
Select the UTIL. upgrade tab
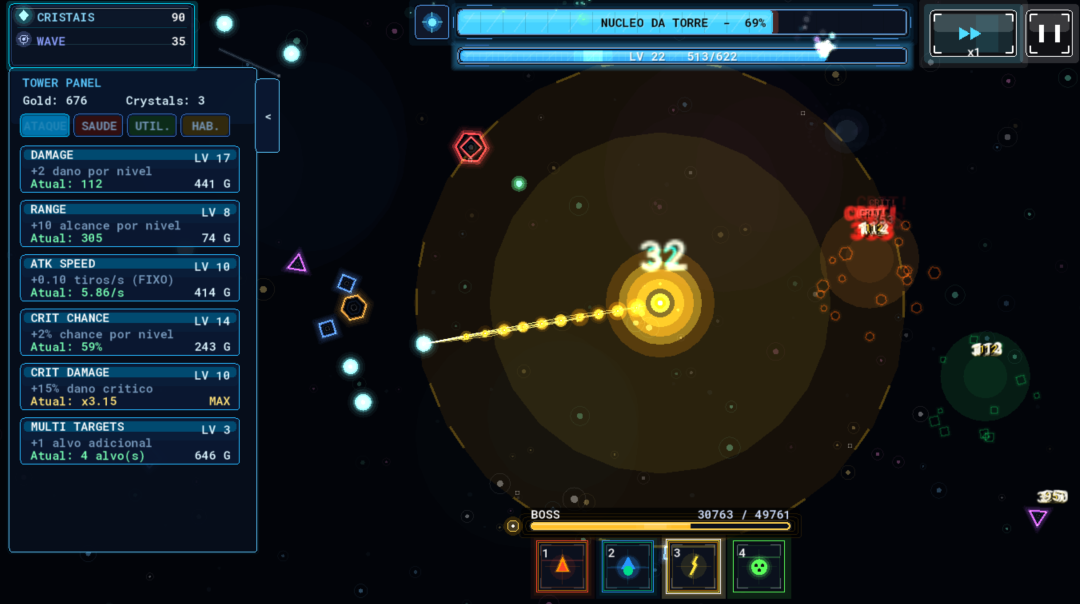[x=152, y=125]
